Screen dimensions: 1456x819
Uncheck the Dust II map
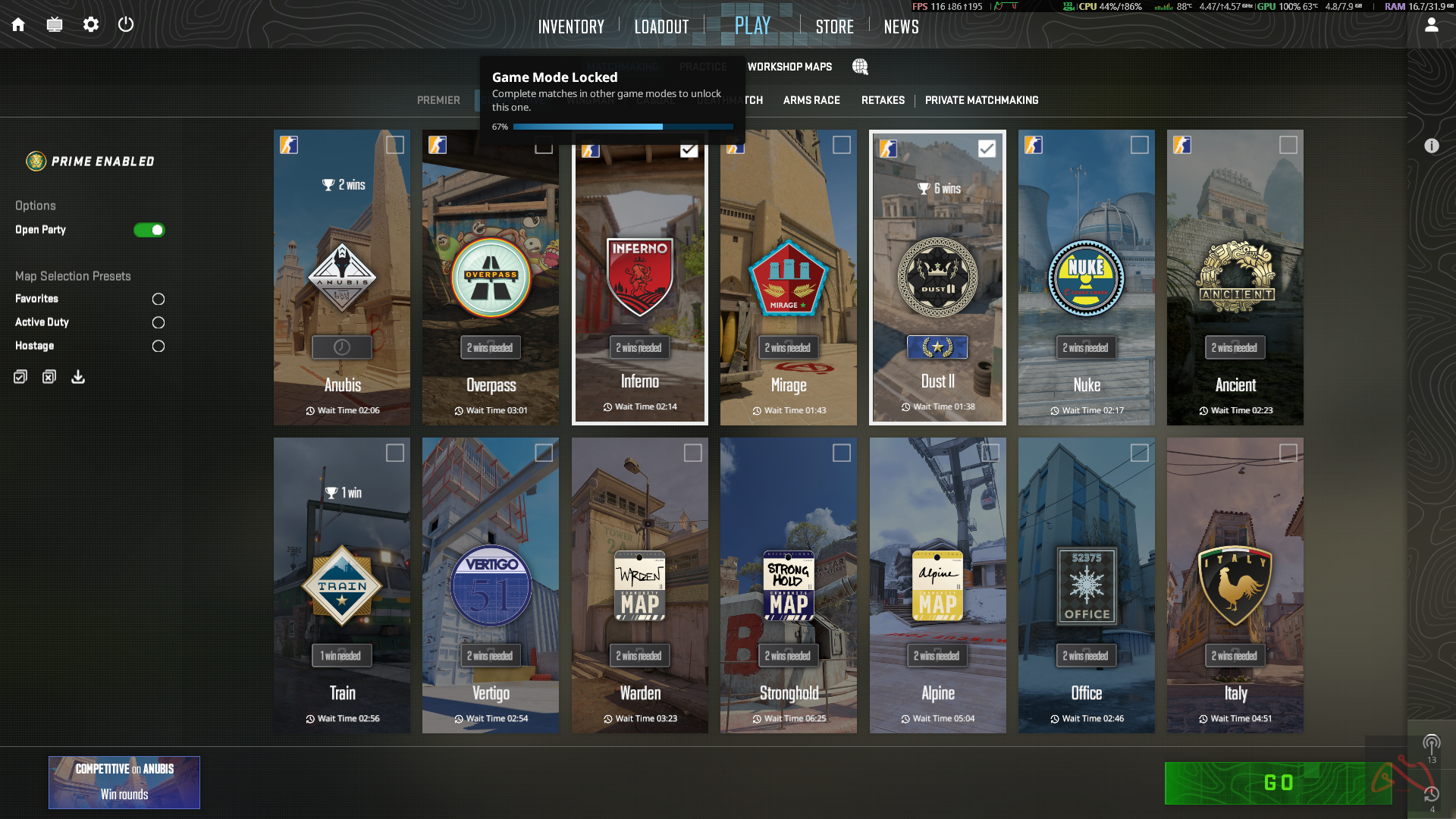click(987, 149)
